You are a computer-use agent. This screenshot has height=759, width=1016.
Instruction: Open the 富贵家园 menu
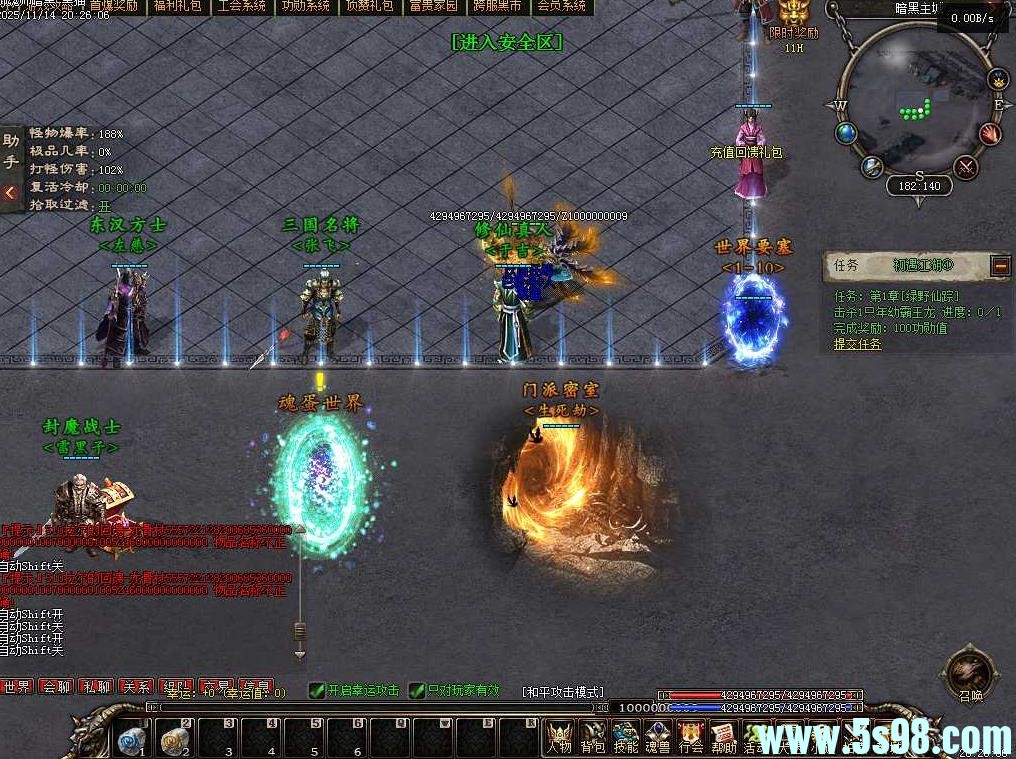click(433, 6)
